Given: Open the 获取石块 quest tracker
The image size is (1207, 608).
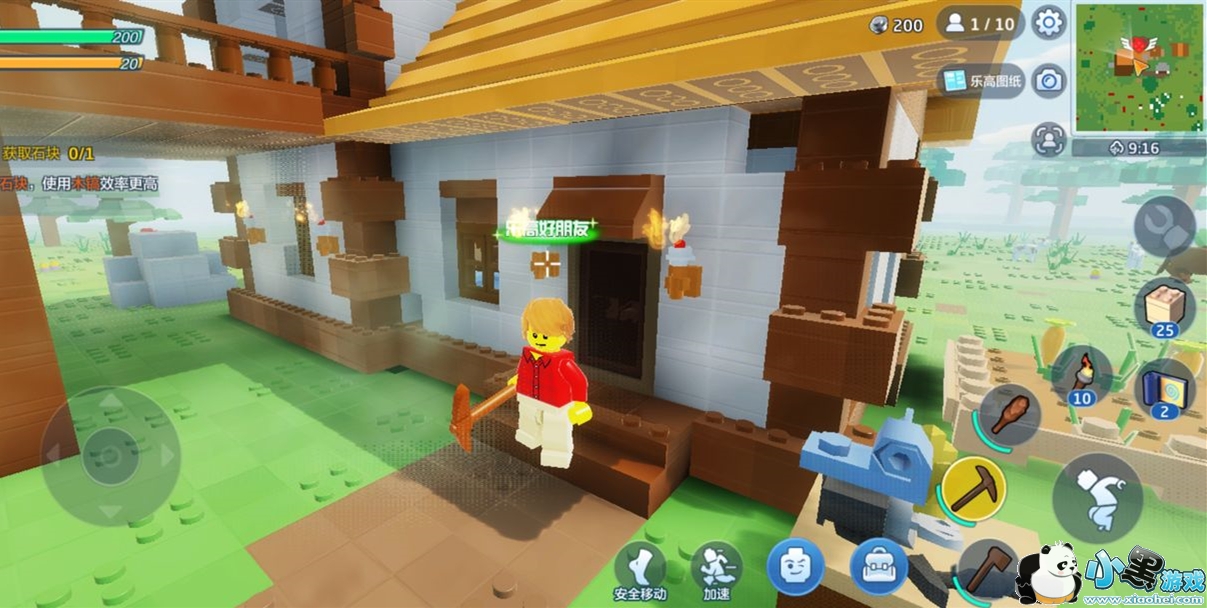Looking at the screenshot, I should coord(48,153).
